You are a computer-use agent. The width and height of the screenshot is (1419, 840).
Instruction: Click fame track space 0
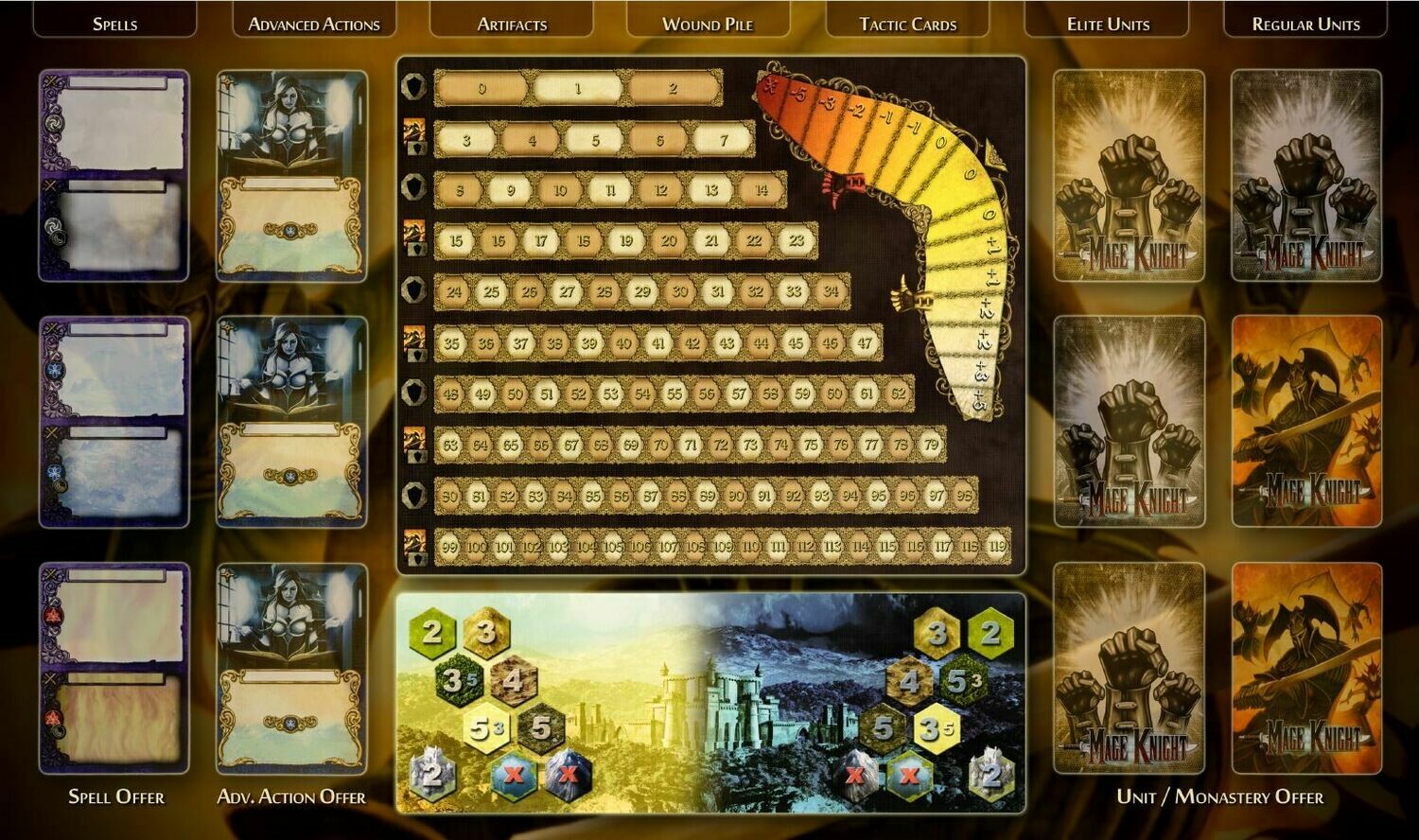482,89
